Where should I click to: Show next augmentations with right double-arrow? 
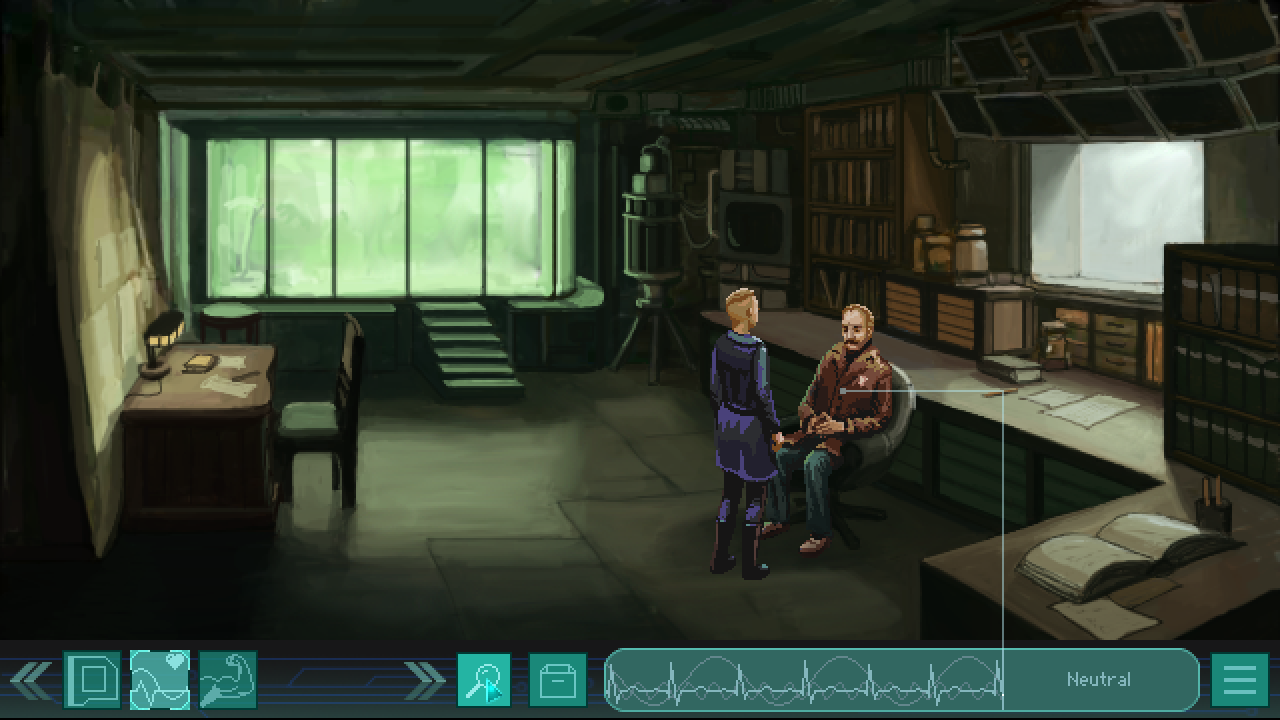(424, 680)
